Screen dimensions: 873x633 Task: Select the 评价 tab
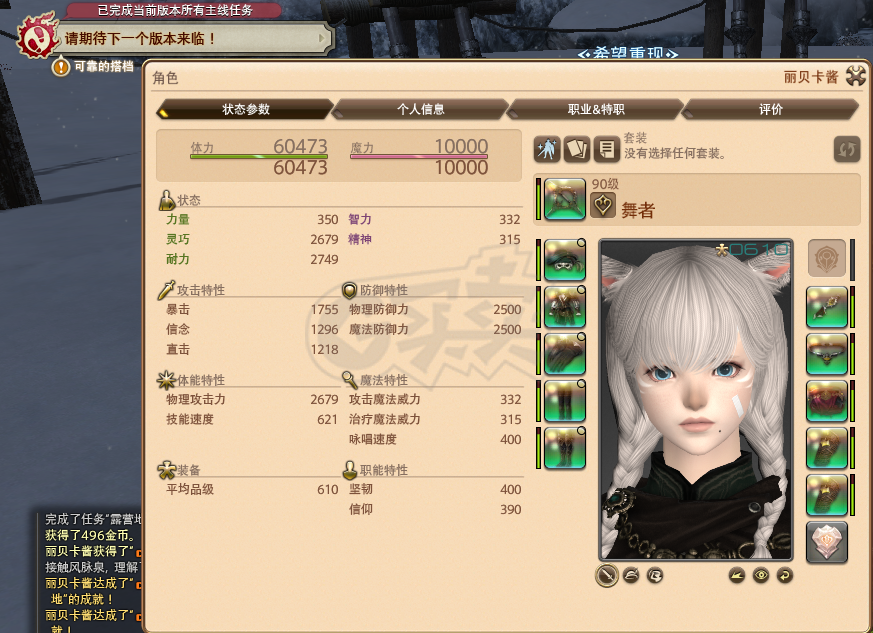pyautogui.click(x=771, y=109)
